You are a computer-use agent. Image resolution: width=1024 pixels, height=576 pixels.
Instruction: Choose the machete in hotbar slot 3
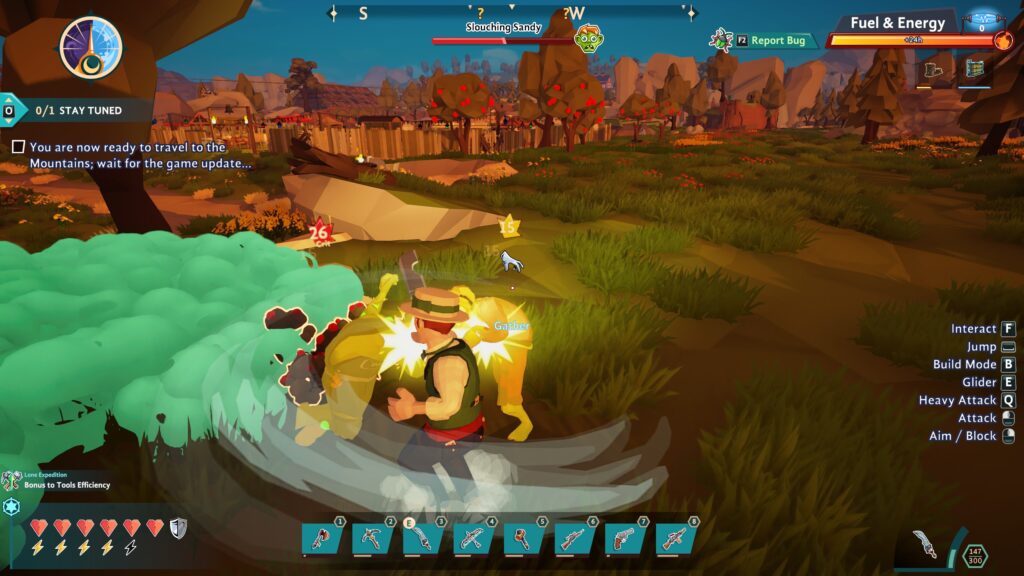tap(423, 539)
